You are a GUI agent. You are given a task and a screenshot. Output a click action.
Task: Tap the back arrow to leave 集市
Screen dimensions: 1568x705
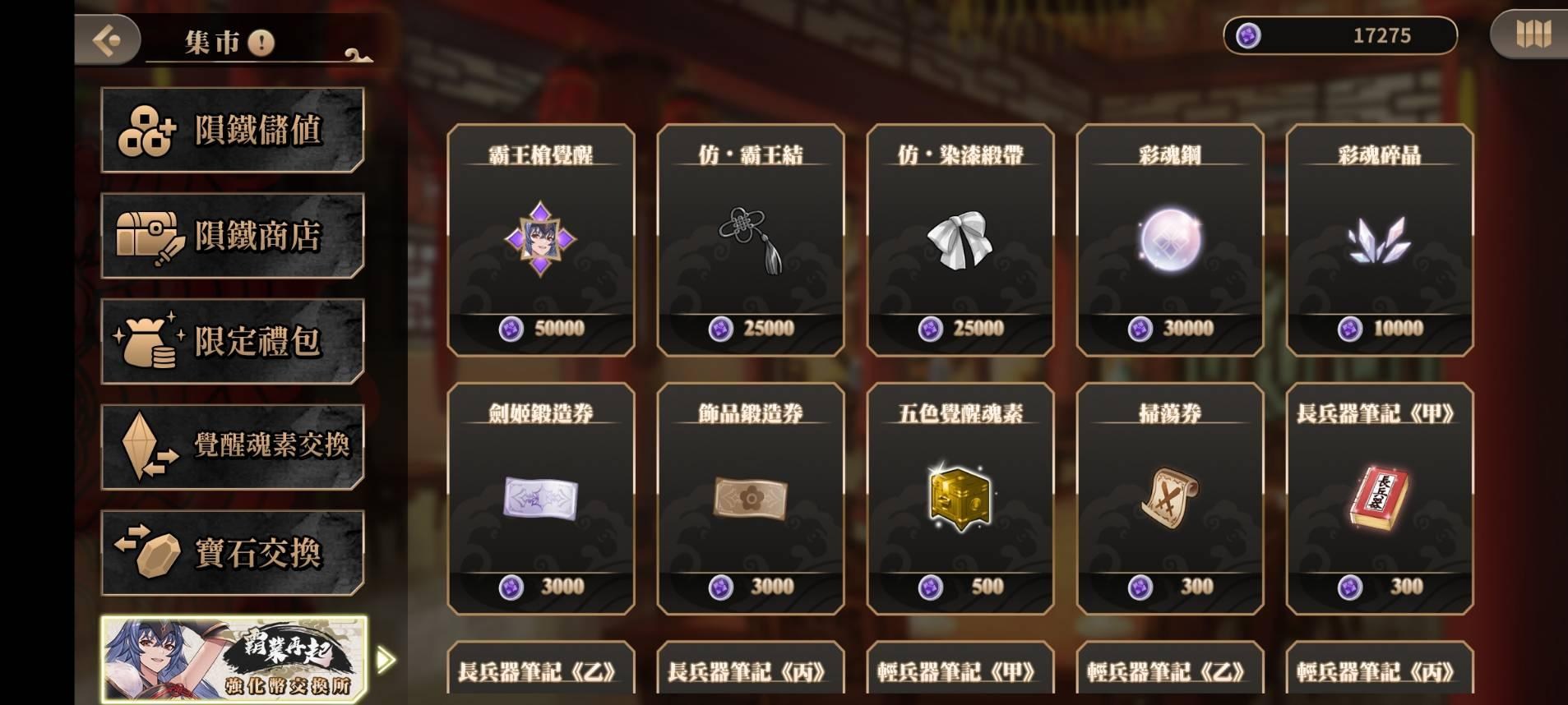pyautogui.click(x=109, y=39)
